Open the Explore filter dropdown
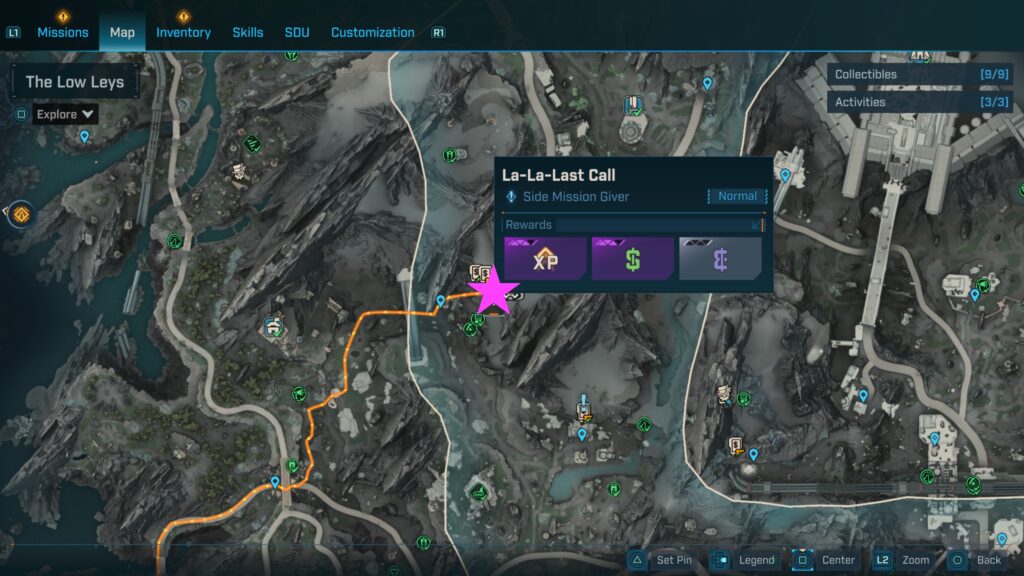The image size is (1024, 576). point(66,114)
